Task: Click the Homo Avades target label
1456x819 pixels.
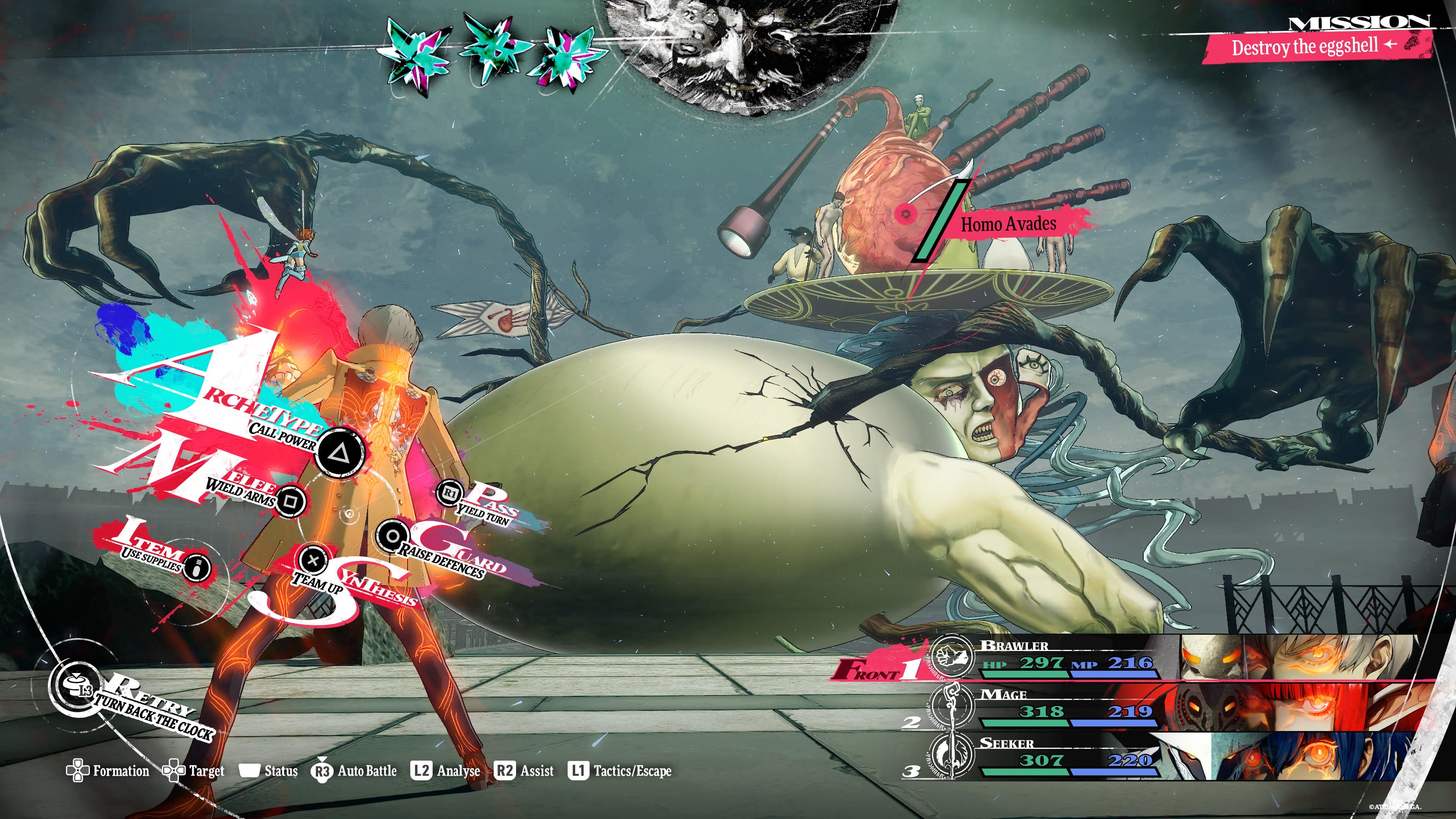Action: coord(1008,224)
